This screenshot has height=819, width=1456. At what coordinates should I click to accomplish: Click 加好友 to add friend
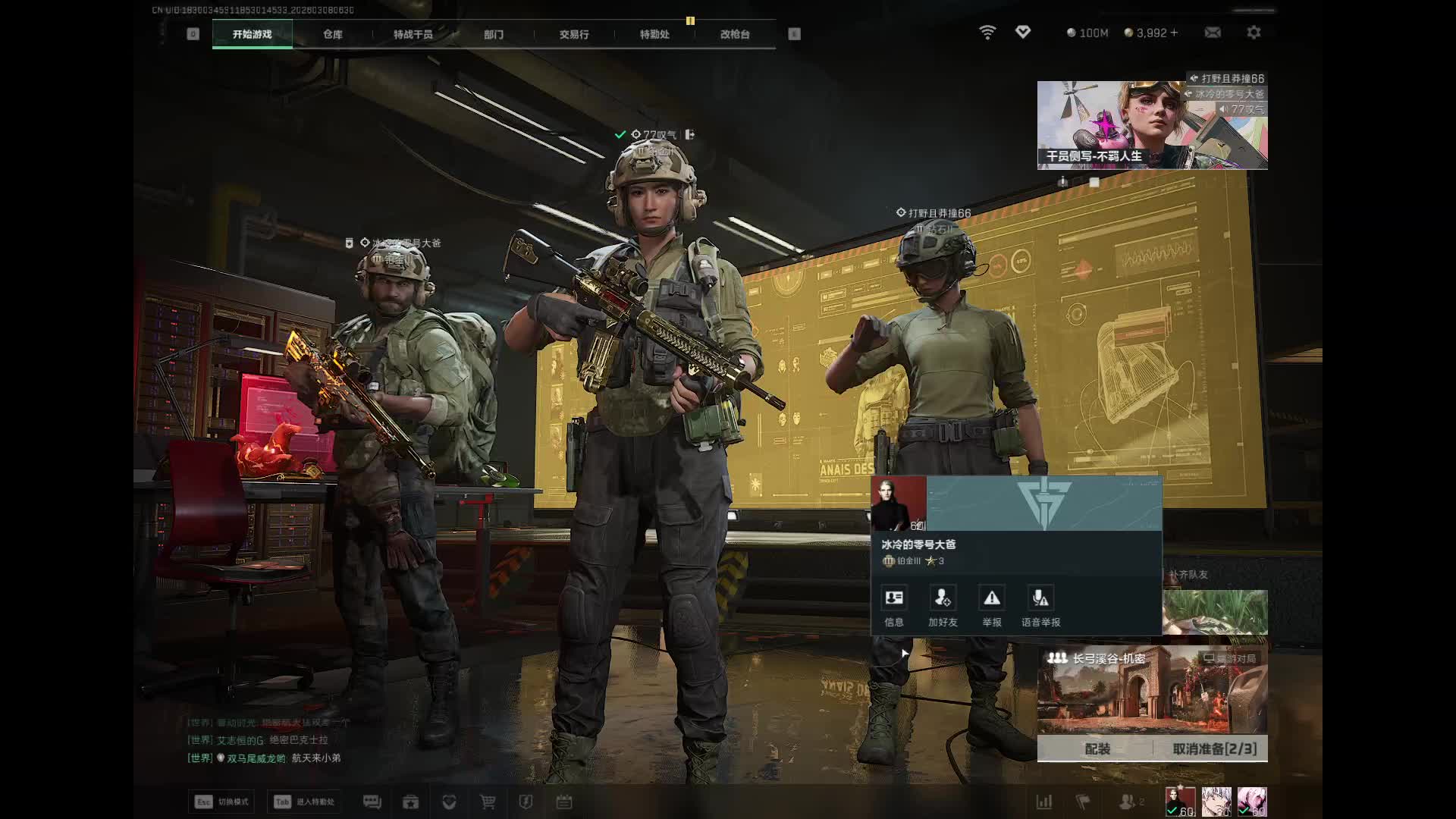(943, 606)
